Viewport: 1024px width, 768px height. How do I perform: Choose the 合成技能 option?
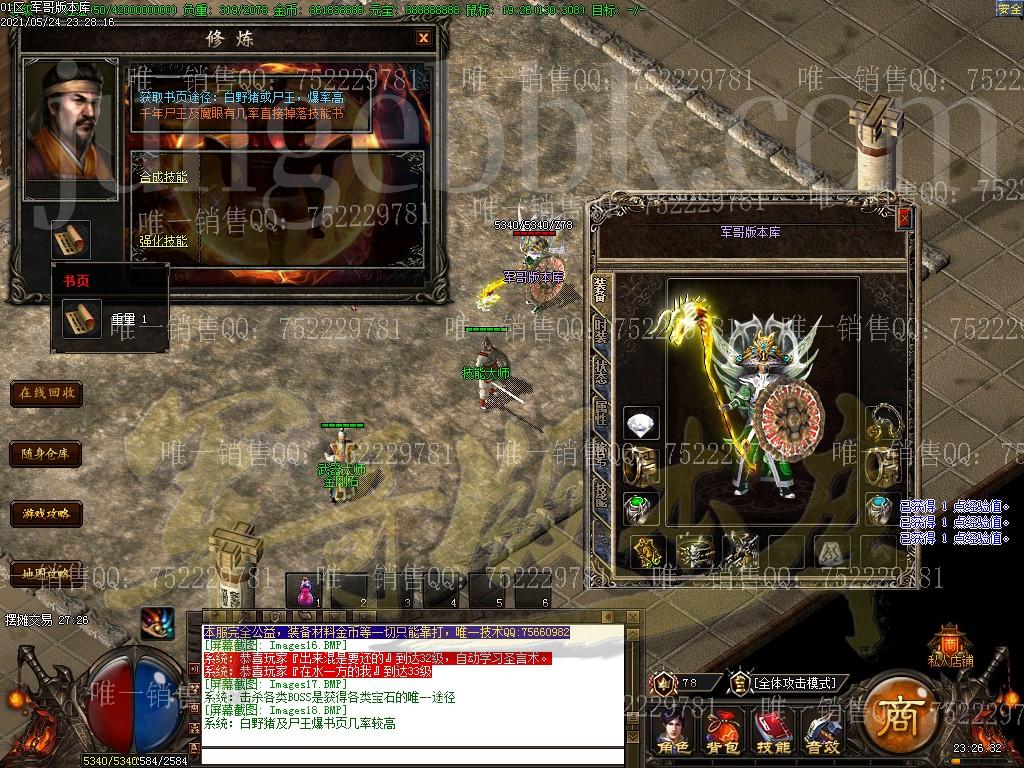163,177
